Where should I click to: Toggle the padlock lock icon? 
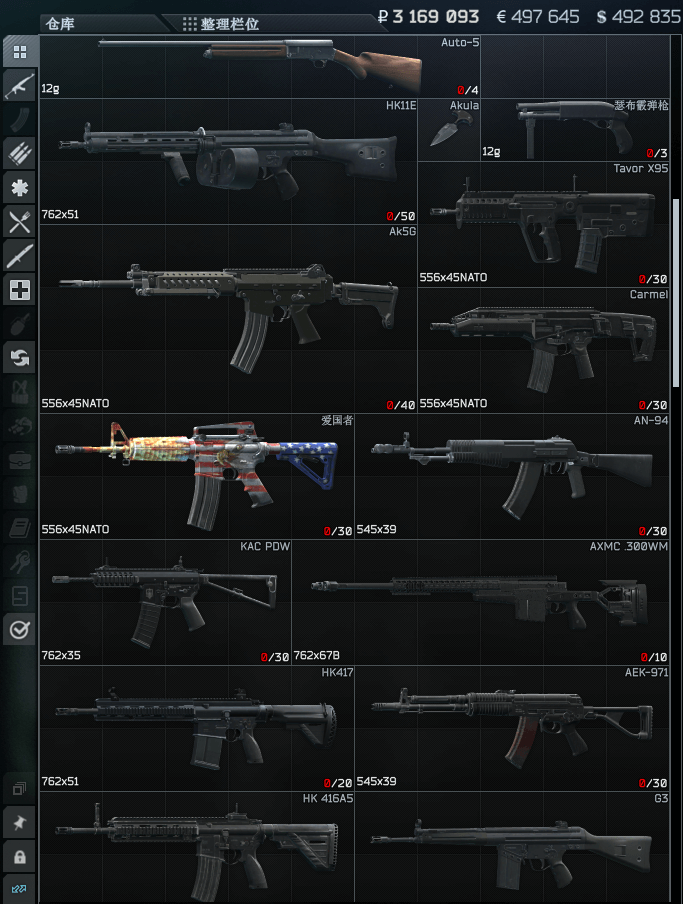[19, 857]
